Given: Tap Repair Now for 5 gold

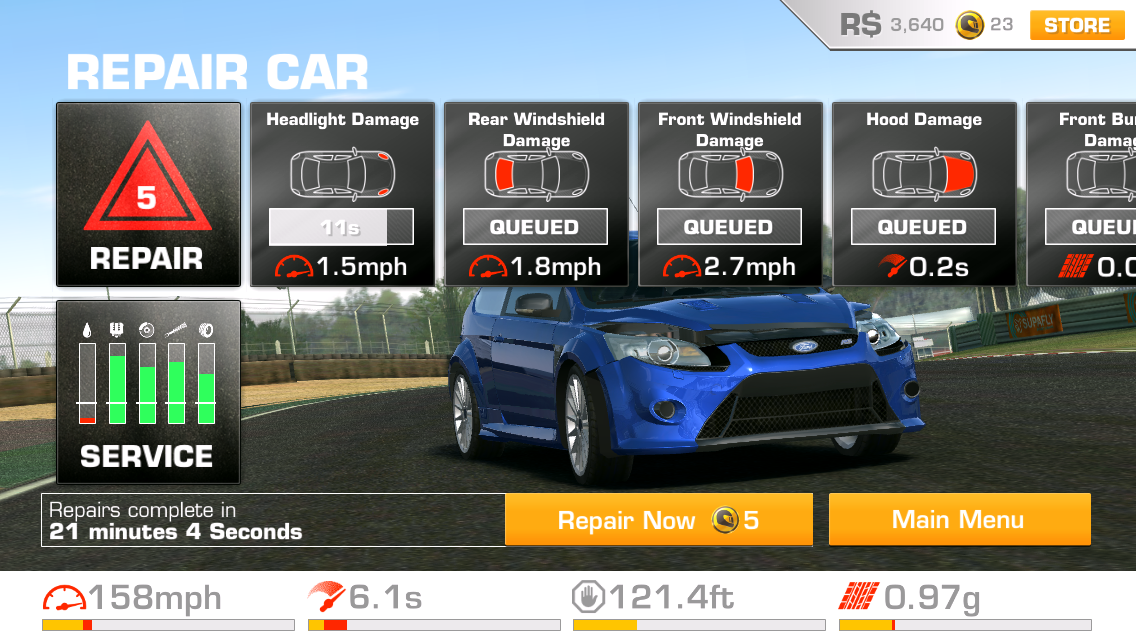Looking at the screenshot, I should pos(658,520).
